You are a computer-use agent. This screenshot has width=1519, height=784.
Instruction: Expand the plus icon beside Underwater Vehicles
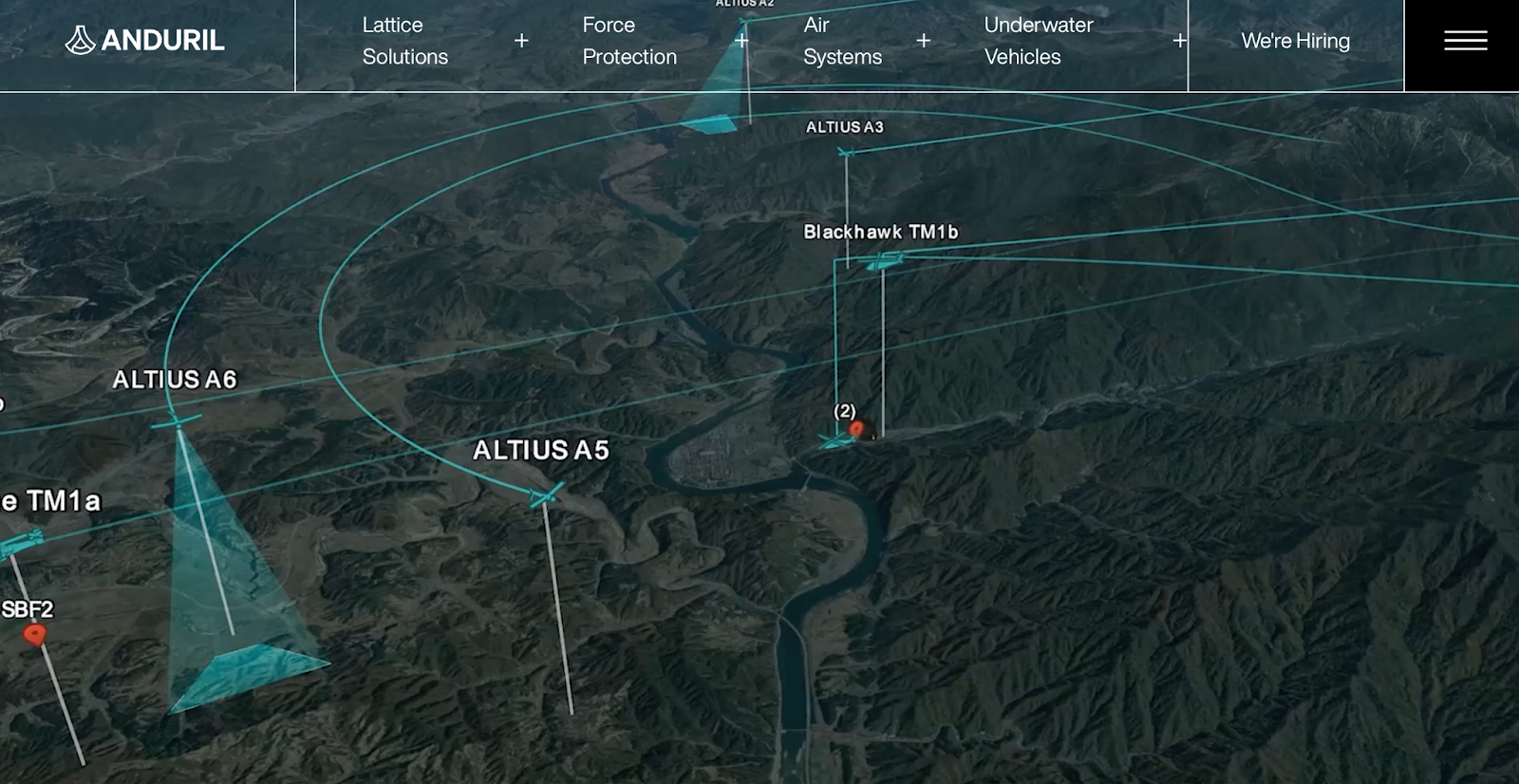(1179, 41)
